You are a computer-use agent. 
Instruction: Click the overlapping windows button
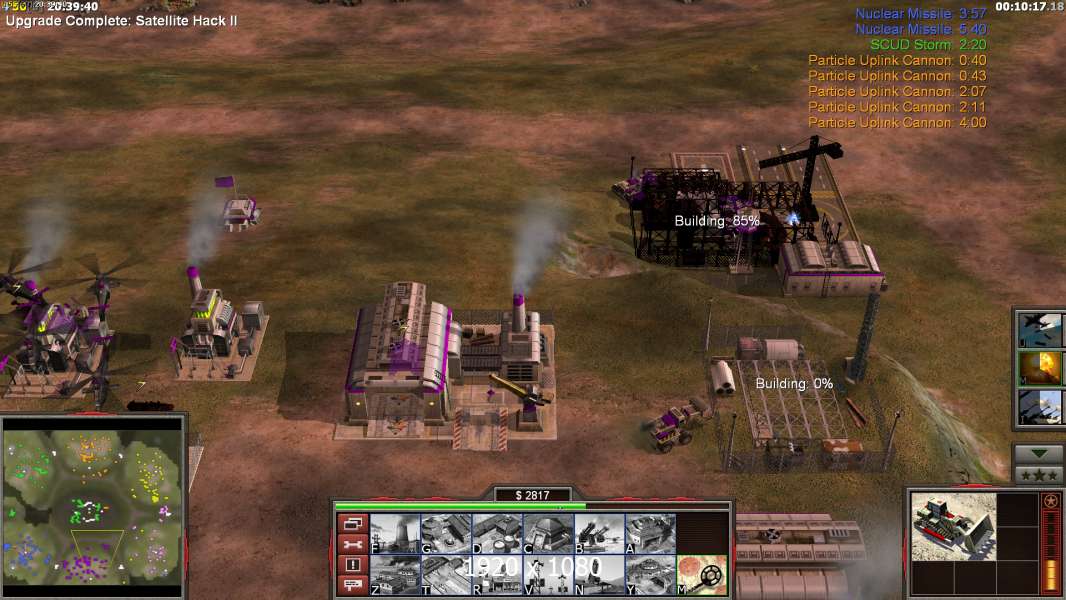tap(352, 523)
